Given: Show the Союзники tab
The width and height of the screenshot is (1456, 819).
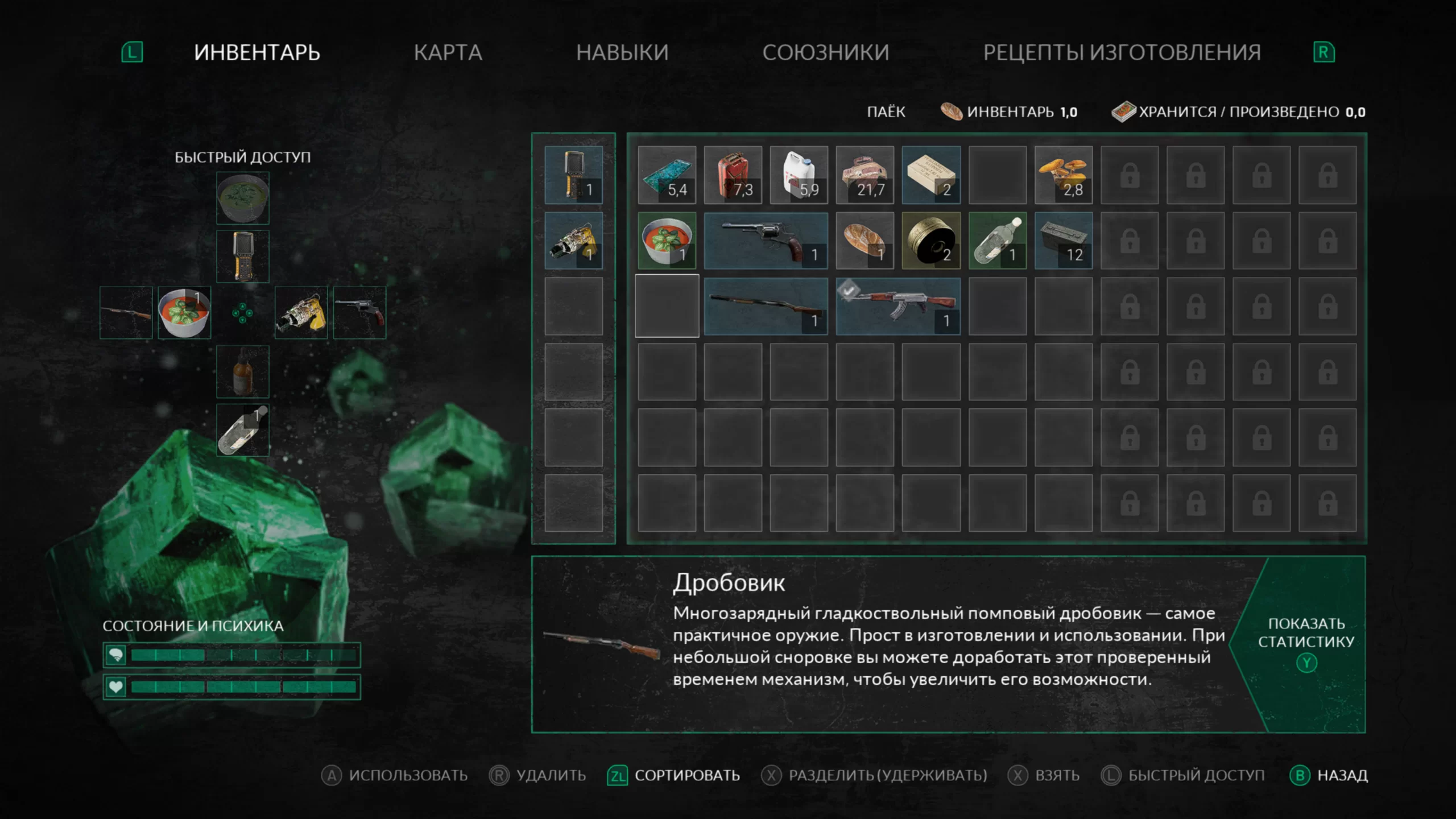Looking at the screenshot, I should [x=825, y=52].
